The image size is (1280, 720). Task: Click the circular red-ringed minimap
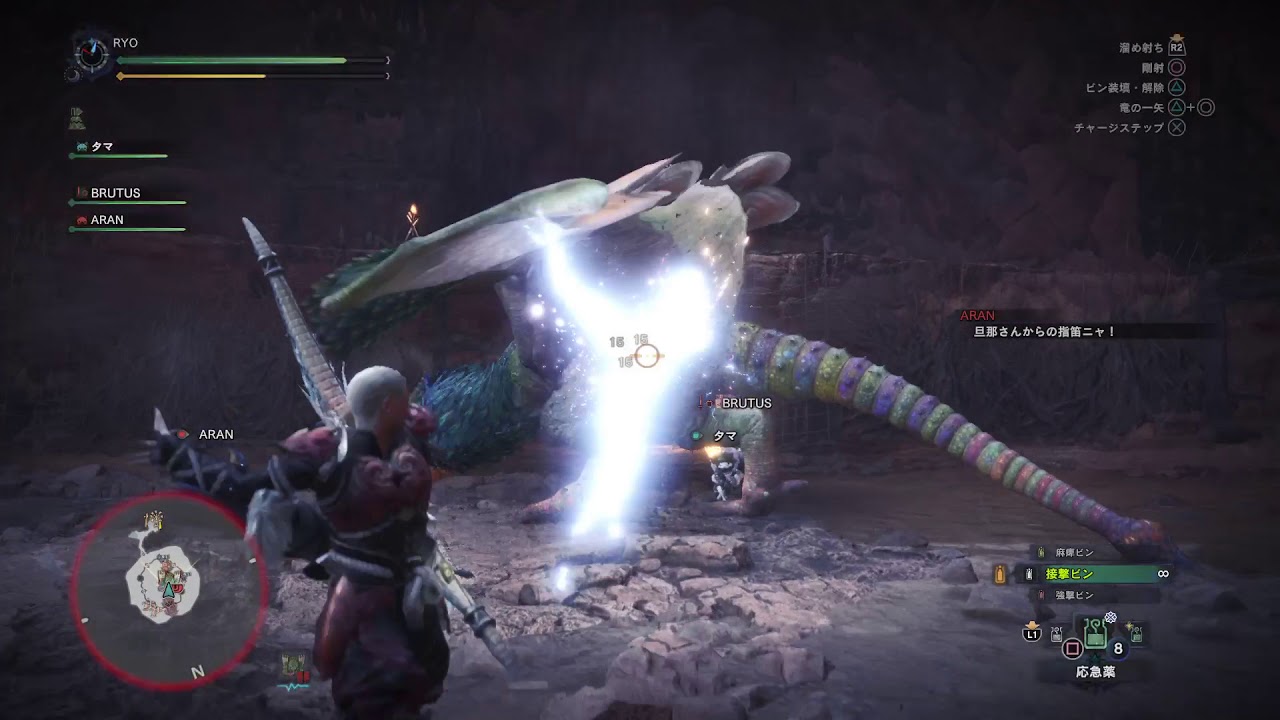point(168,588)
